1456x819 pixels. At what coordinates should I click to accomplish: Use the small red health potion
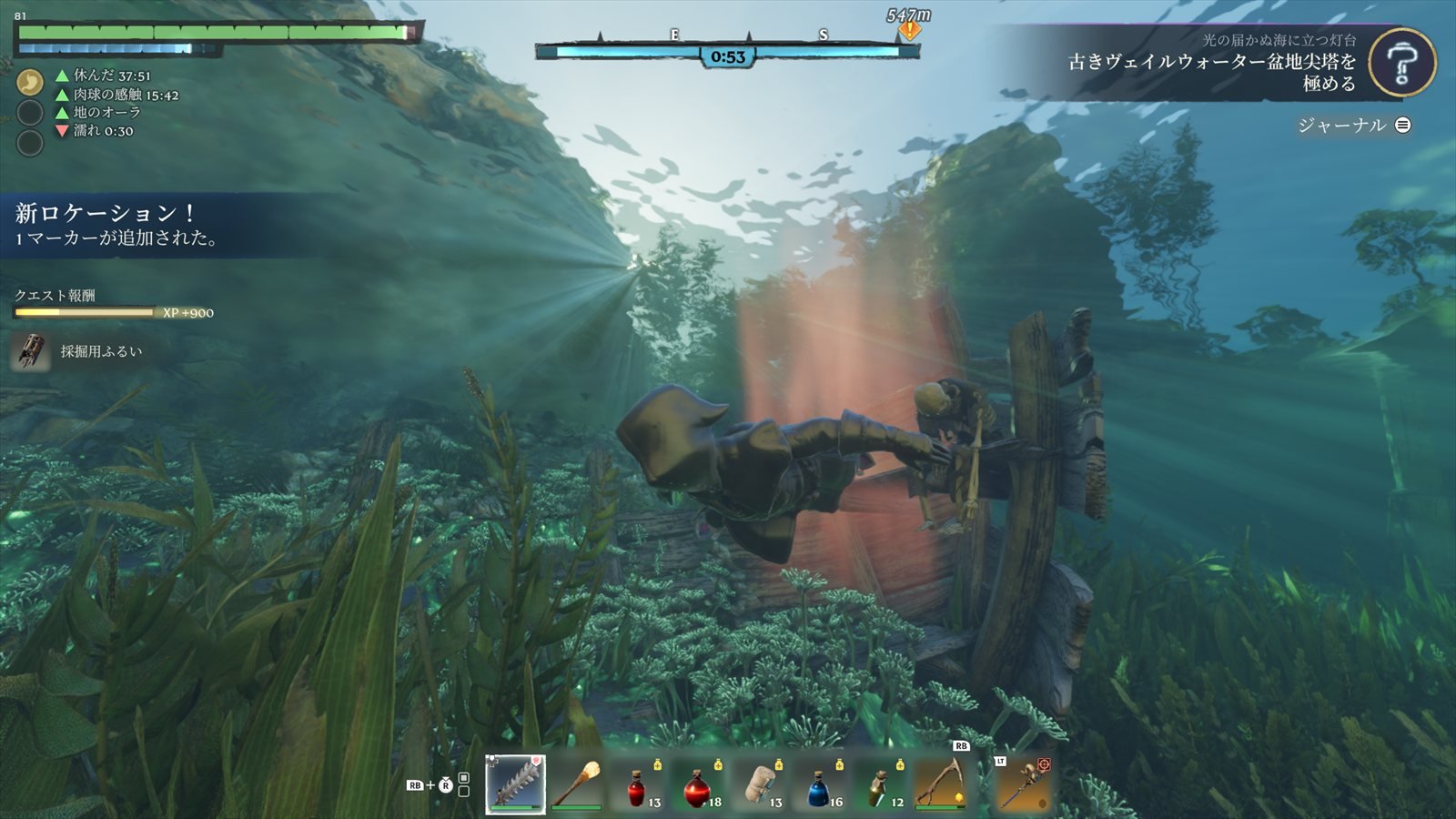click(x=638, y=784)
